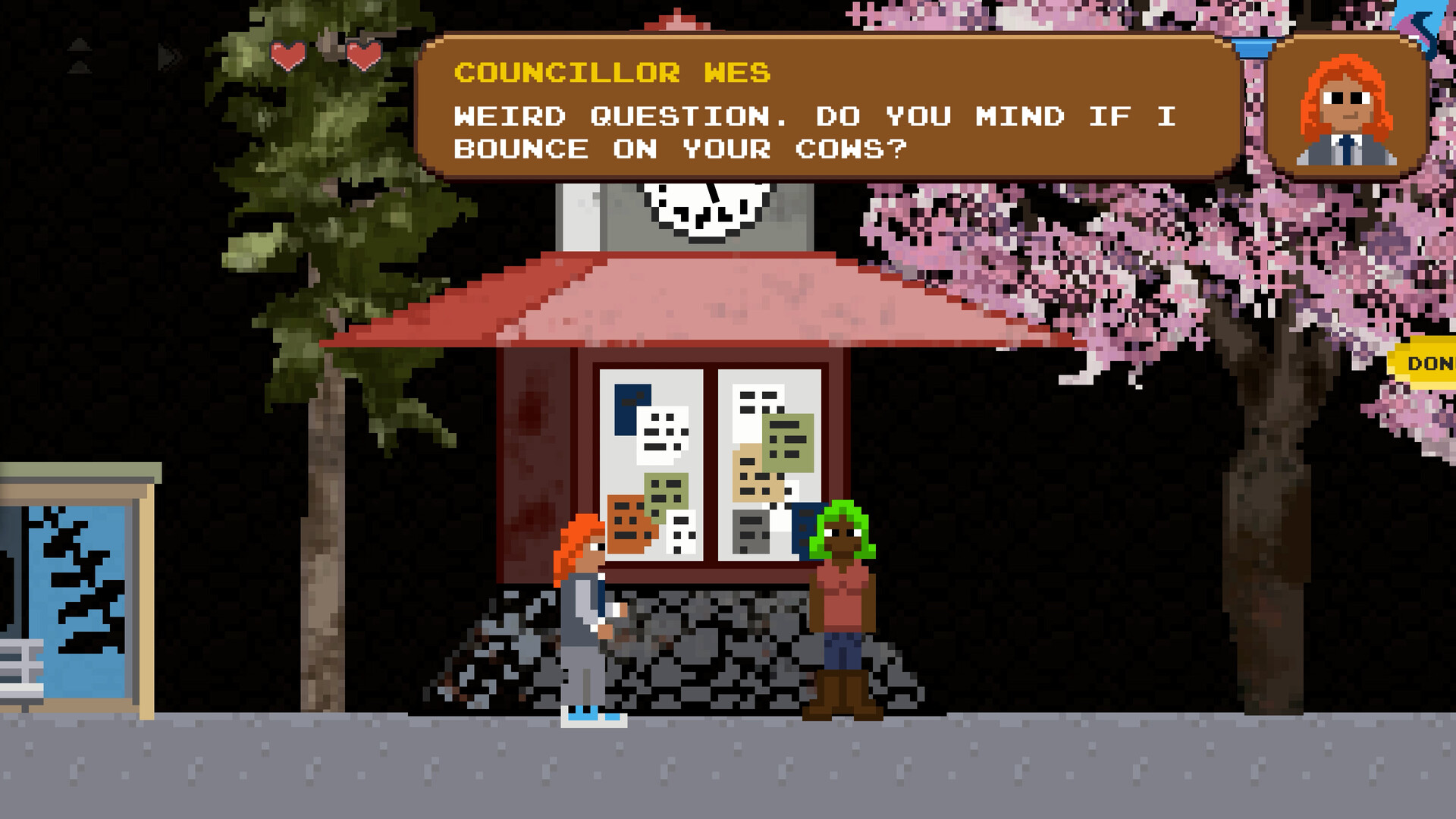Enable the right-facing arrow indicator near the tree
The width and height of the screenshot is (1456, 819).
tap(165, 55)
